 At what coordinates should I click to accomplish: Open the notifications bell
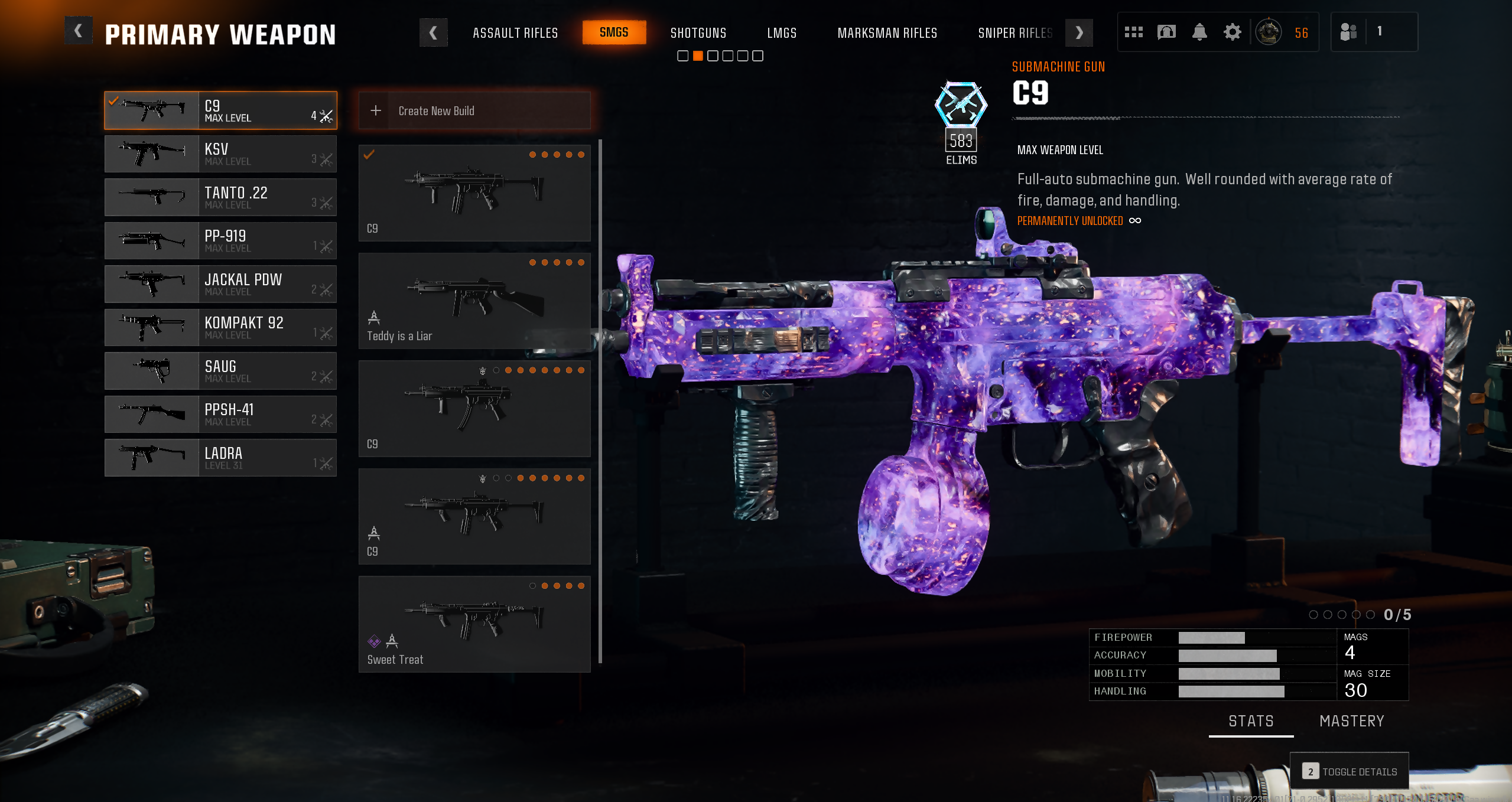pyautogui.click(x=1199, y=32)
